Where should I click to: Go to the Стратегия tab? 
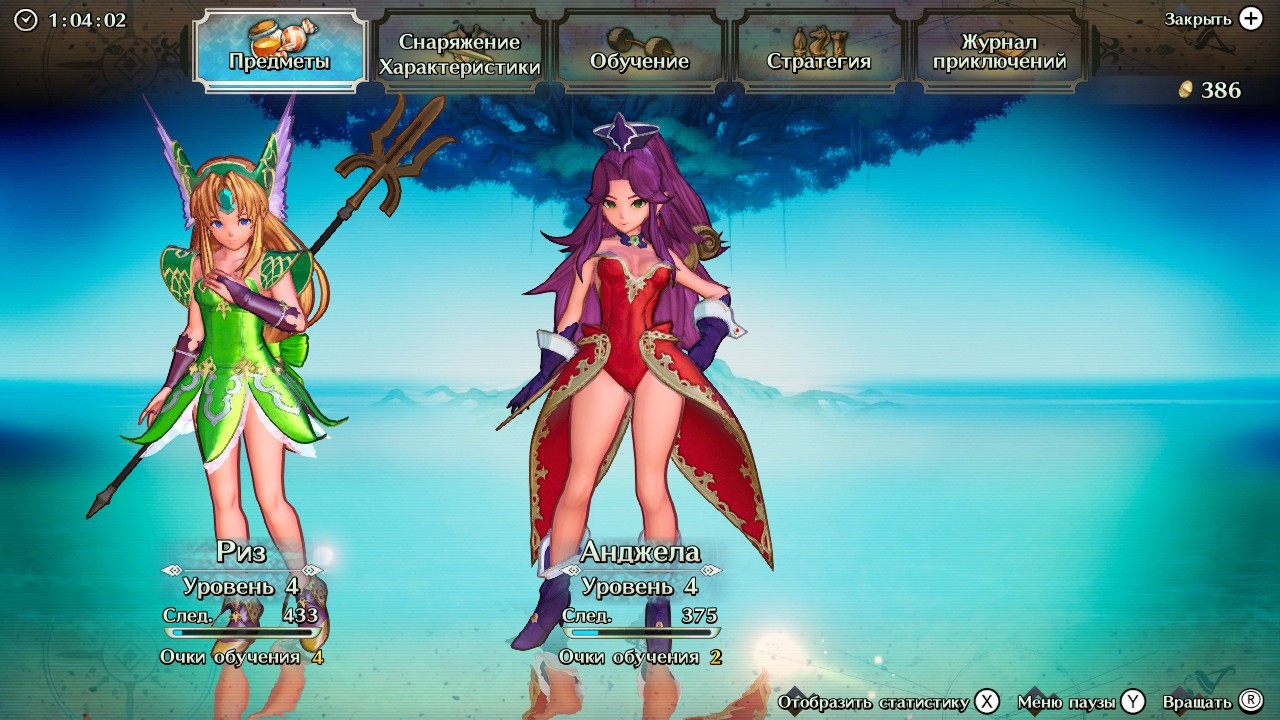coord(819,52)
